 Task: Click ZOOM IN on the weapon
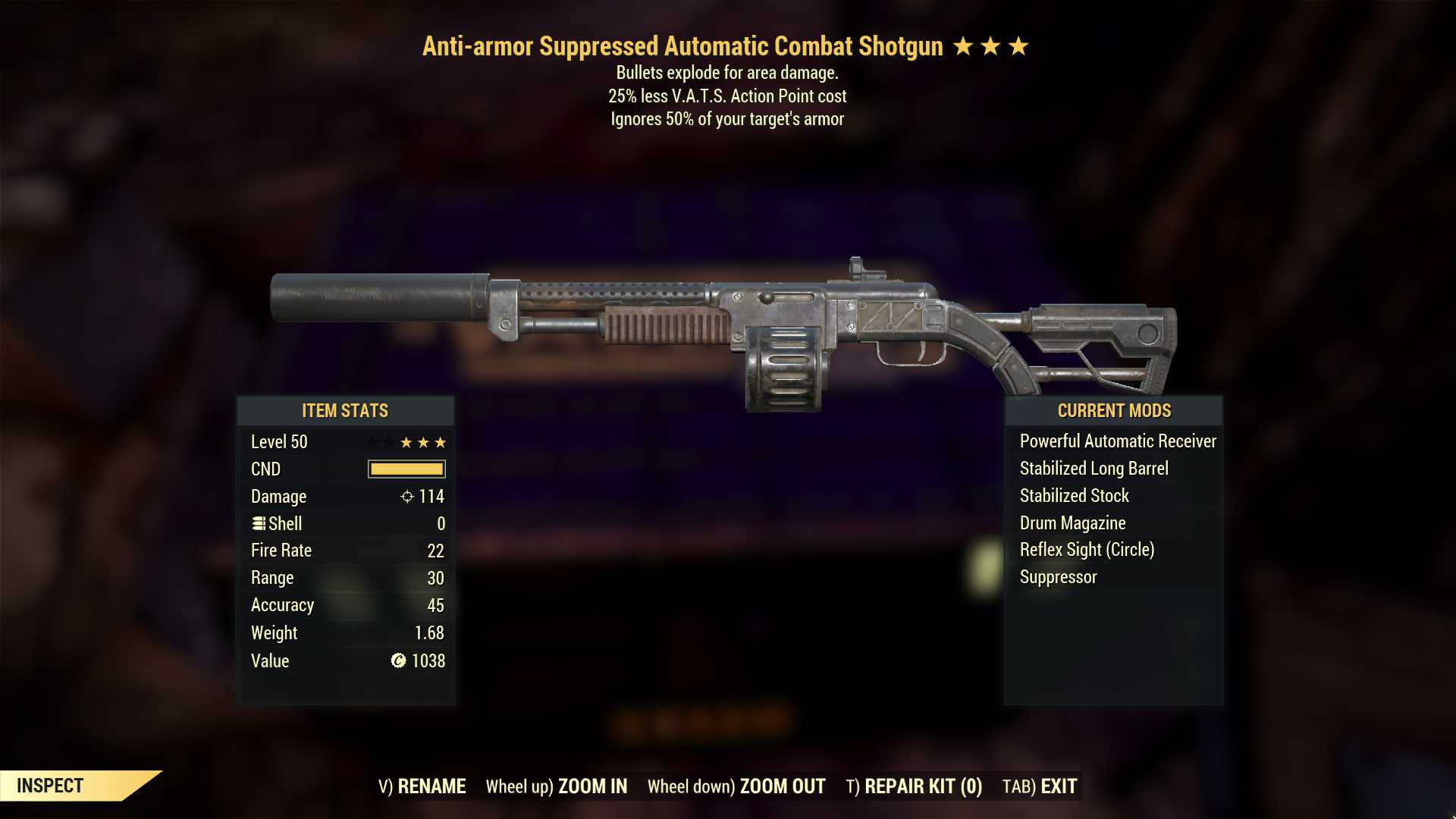pos(557,786)
